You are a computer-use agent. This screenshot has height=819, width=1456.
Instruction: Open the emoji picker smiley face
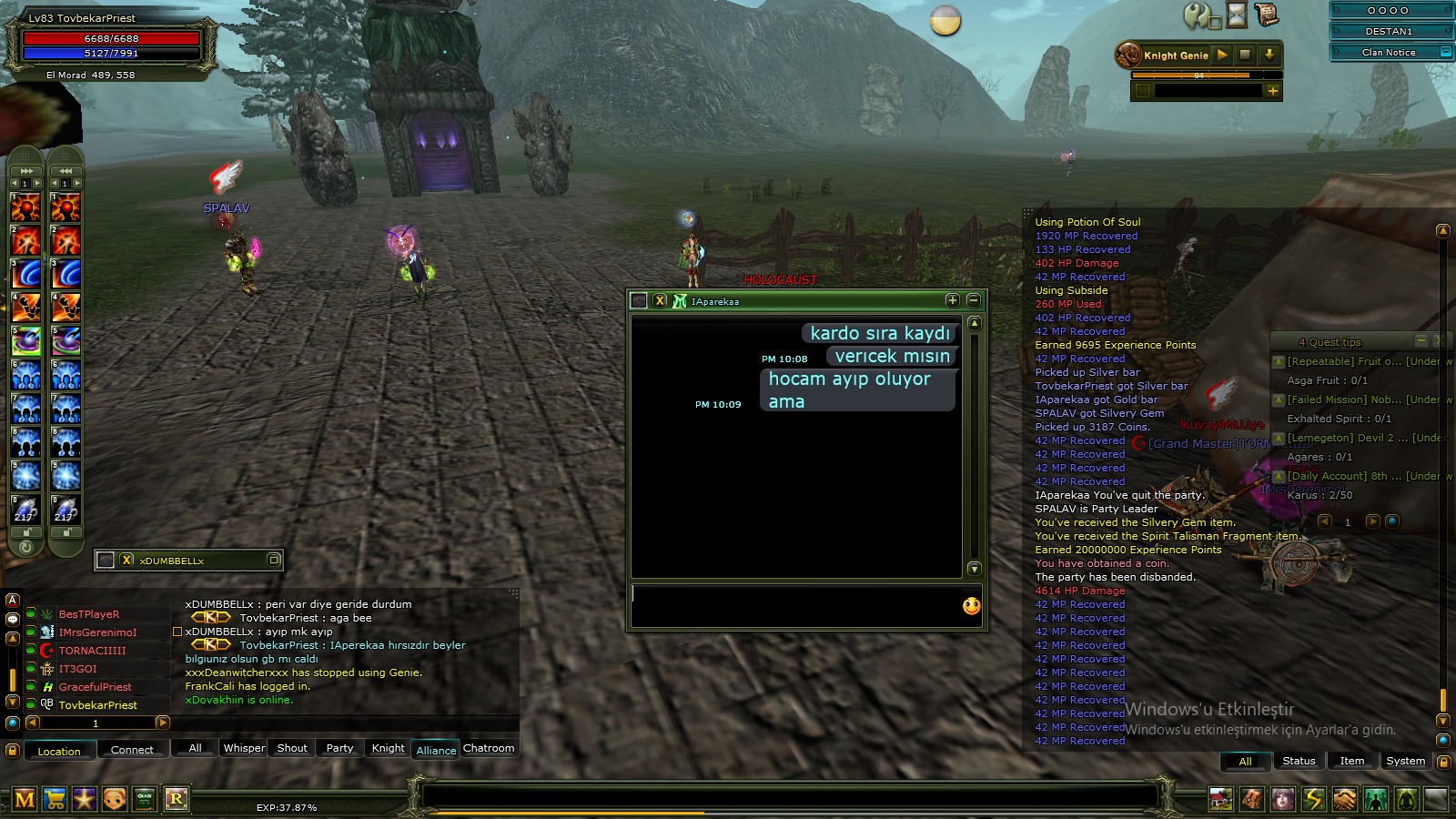click(972, 606)
